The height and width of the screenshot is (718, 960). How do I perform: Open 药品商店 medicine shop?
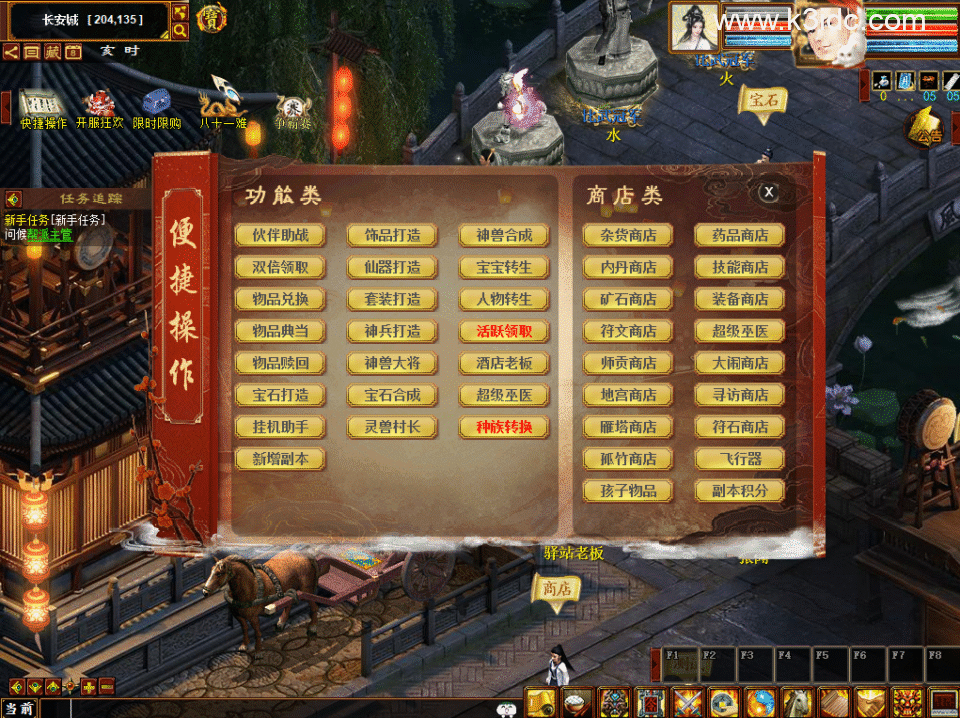tap(740, 236)
